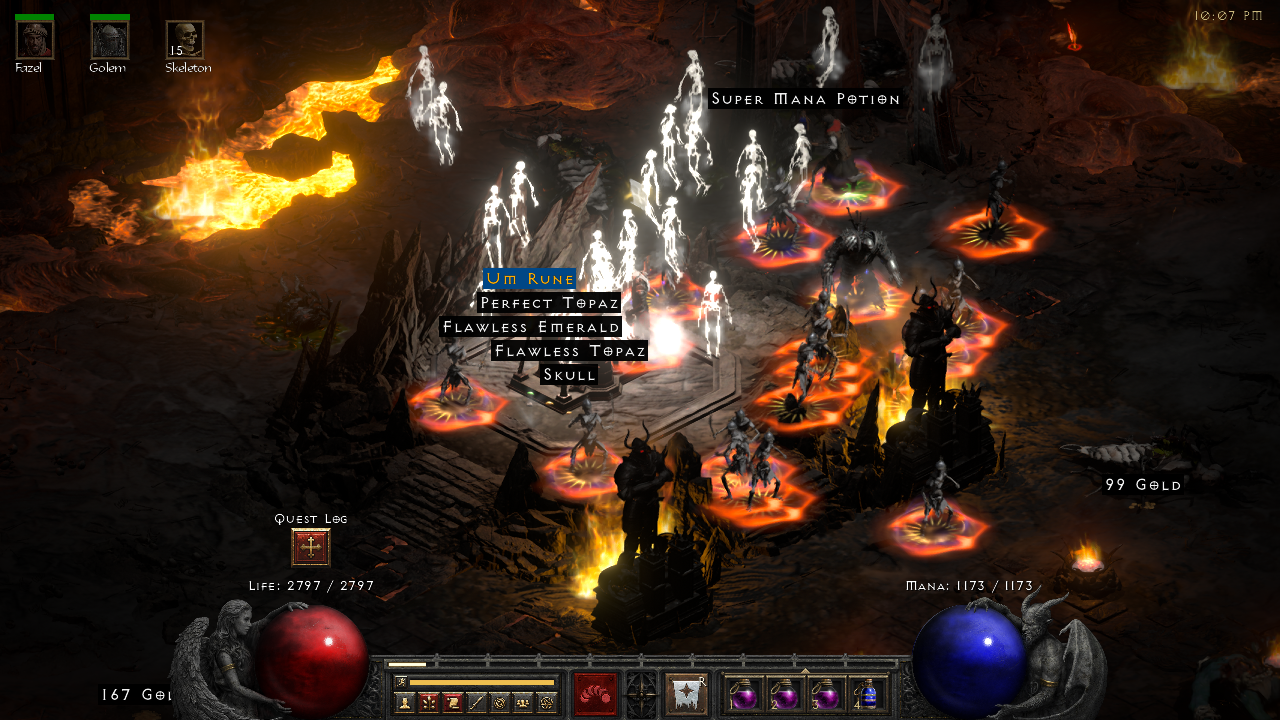Select the red left-click skill icon
The height and width of the screenshot is (720, 1280).
(595, 694)
